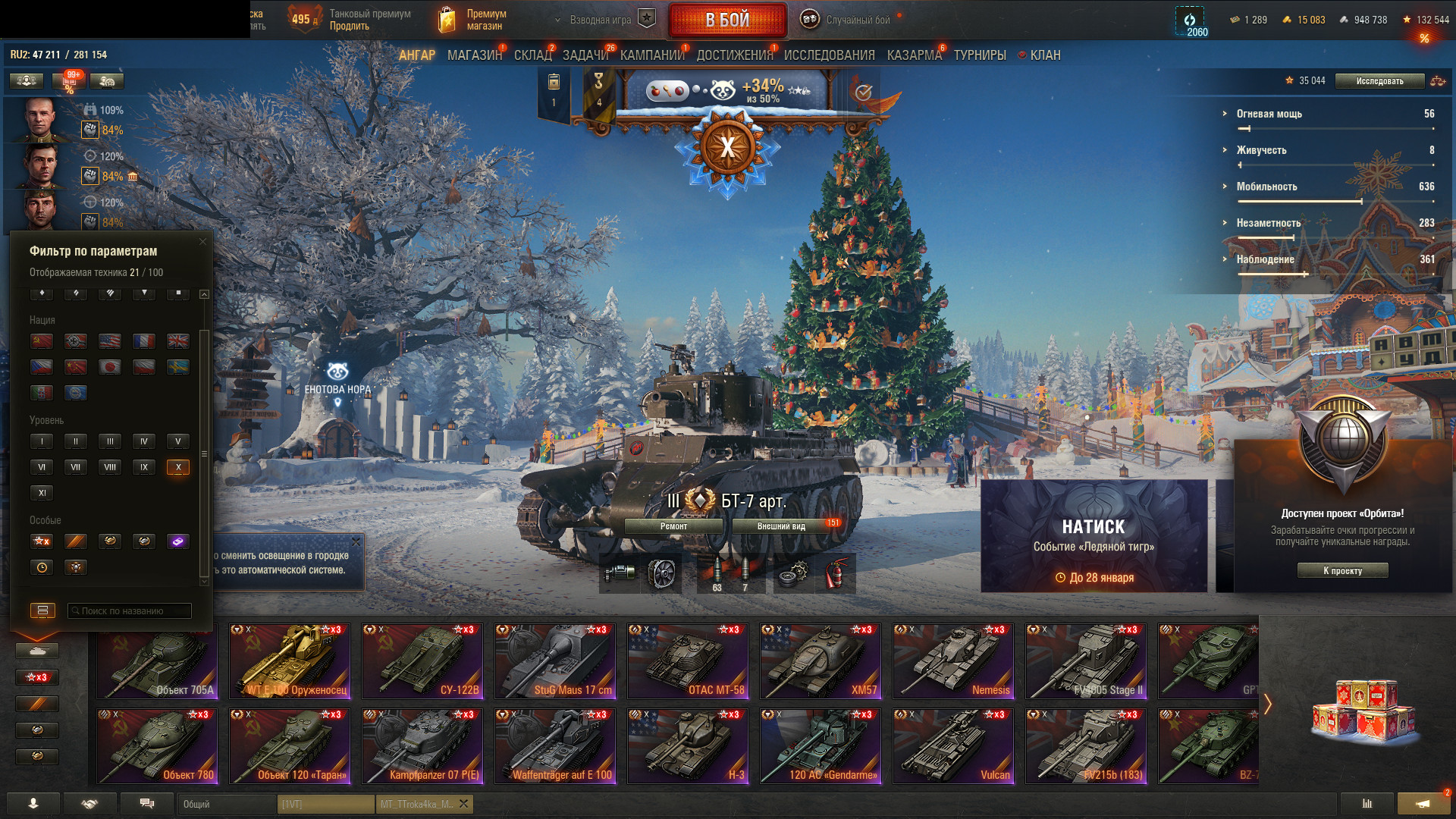Toggle the tier X filter

click(178, 467)
